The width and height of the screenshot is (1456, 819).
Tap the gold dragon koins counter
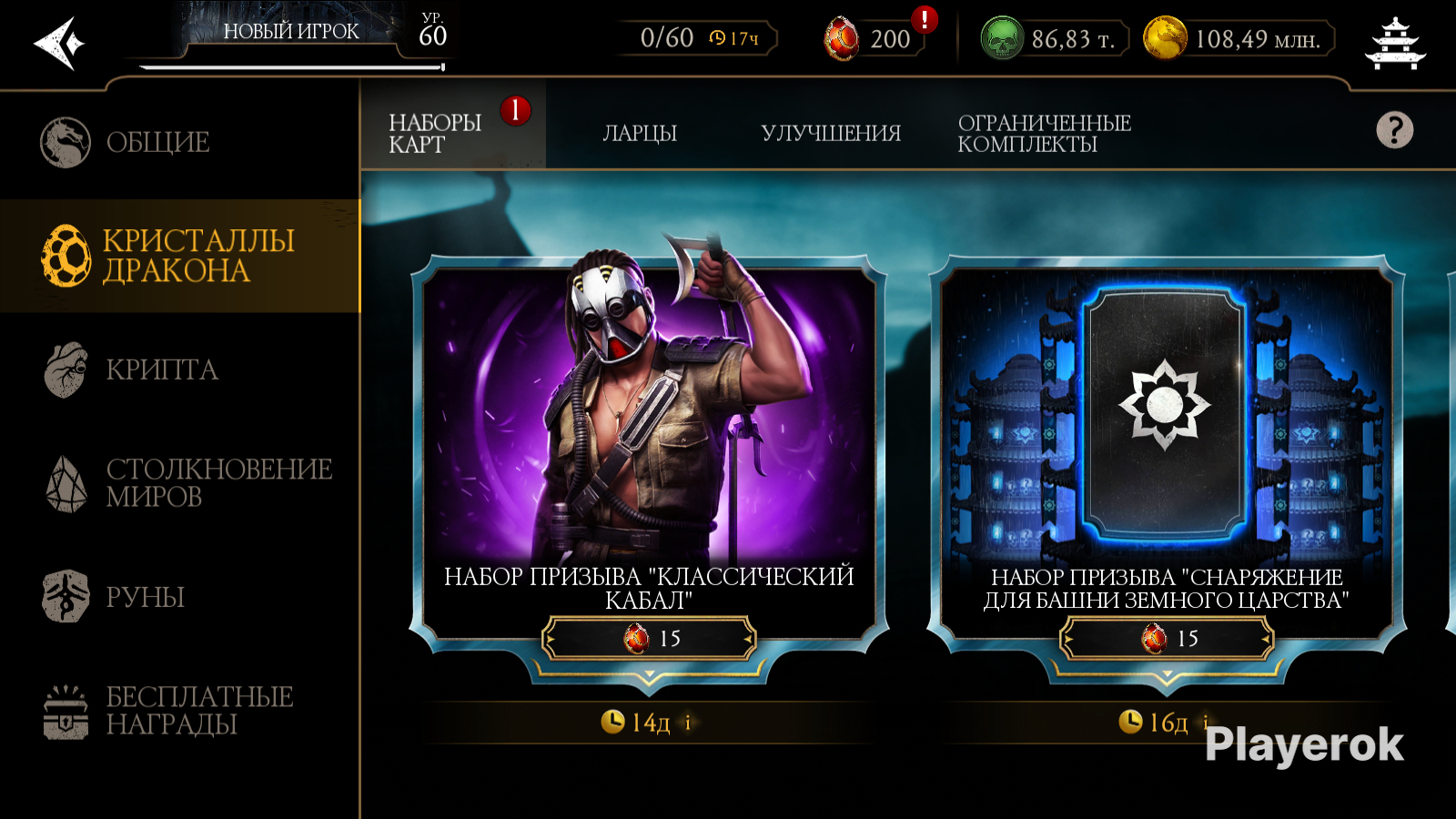click(1238, 39)
